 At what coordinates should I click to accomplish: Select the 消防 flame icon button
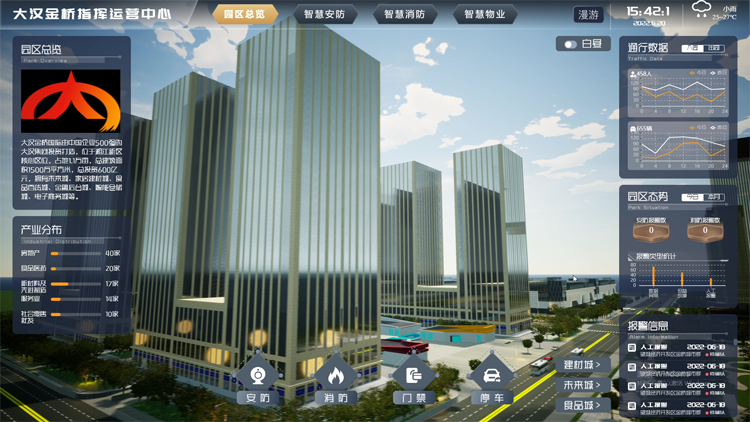(x=336, y=378)
